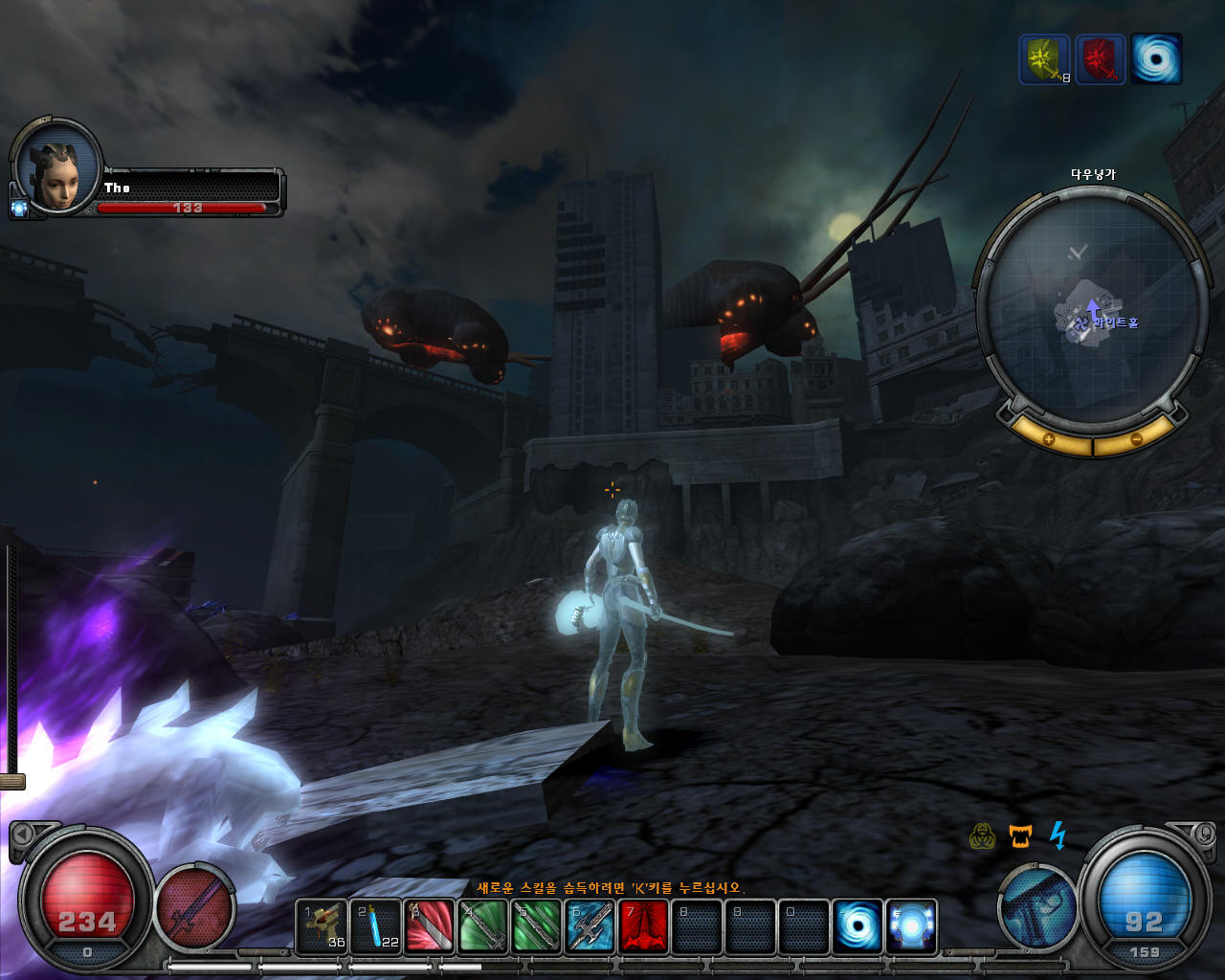1225x980 pixels.
Task: Click the biohazard status icon
Action: (982, 836)
